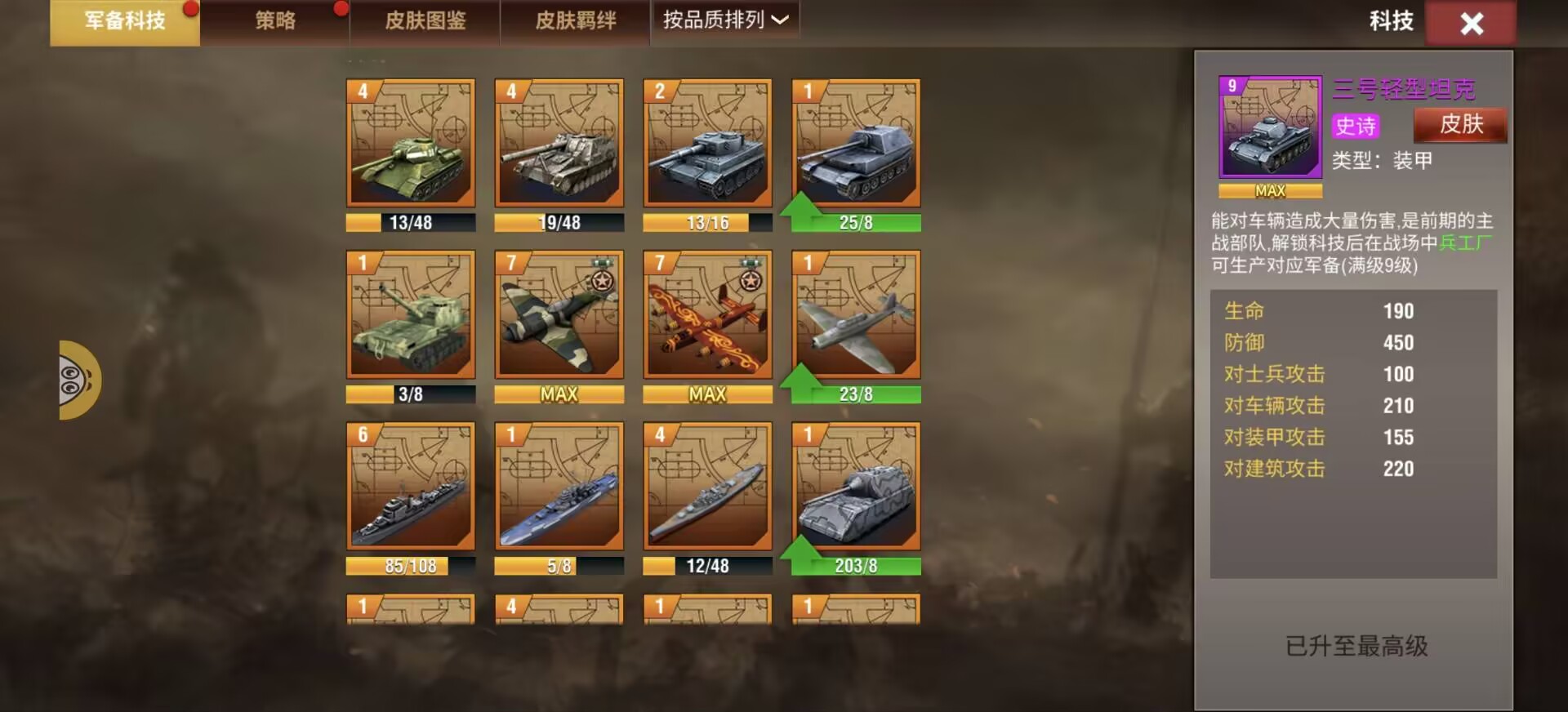Choose the camouflage fighter plane card
The height and width of the screenshot is (712, 1568).
pyautogui.click(x=559, y=314)
